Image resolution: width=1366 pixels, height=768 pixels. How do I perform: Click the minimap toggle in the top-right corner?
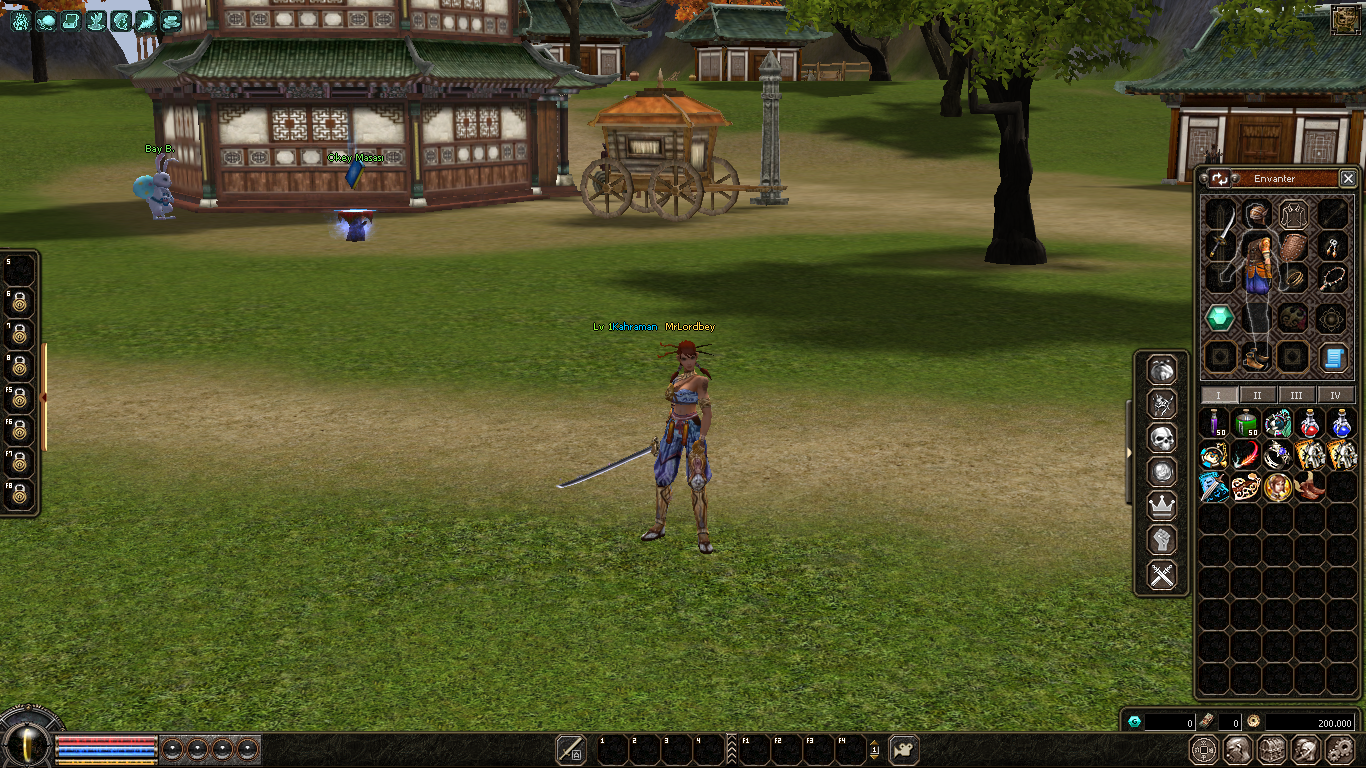click(x=1346, y=20)
